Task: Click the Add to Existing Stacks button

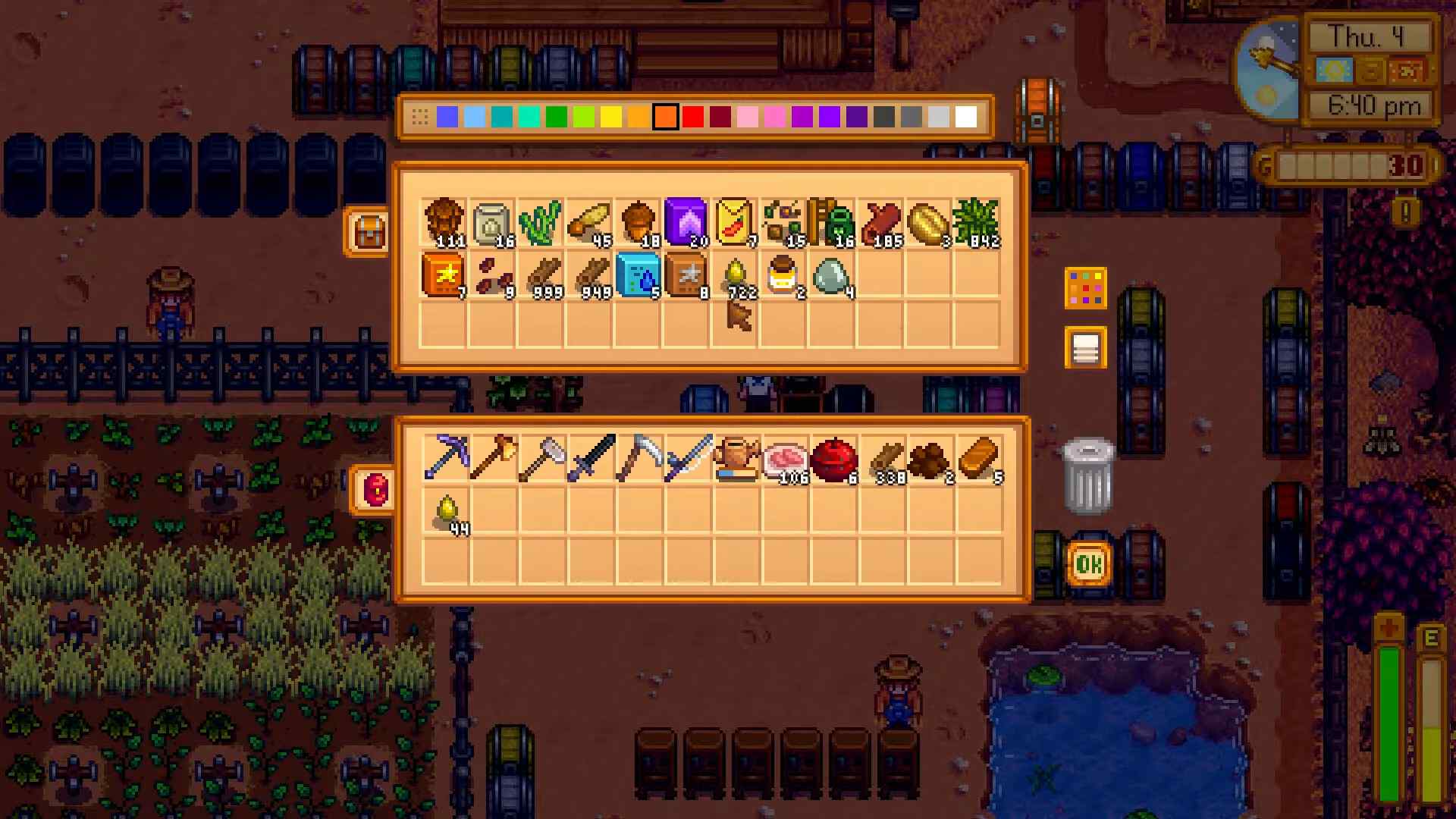Action: coord(1086,347)
